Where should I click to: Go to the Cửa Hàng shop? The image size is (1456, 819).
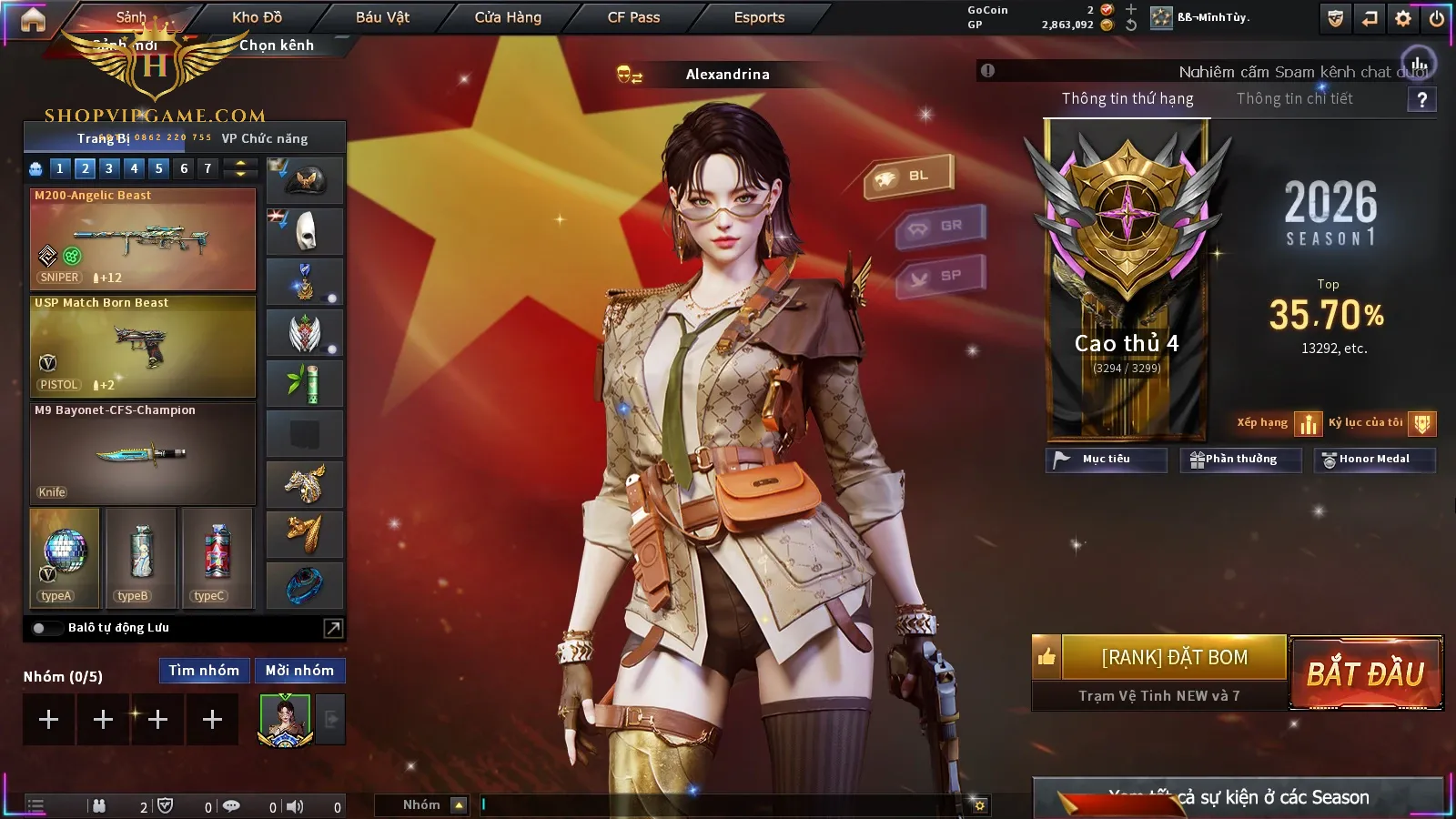point(508,17)
